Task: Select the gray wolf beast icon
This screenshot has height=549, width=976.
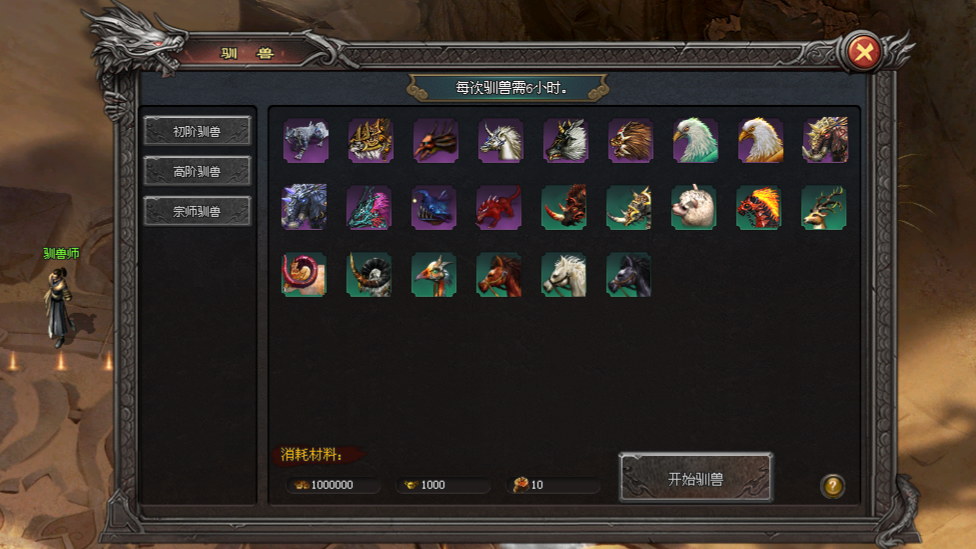Action: 305,141
